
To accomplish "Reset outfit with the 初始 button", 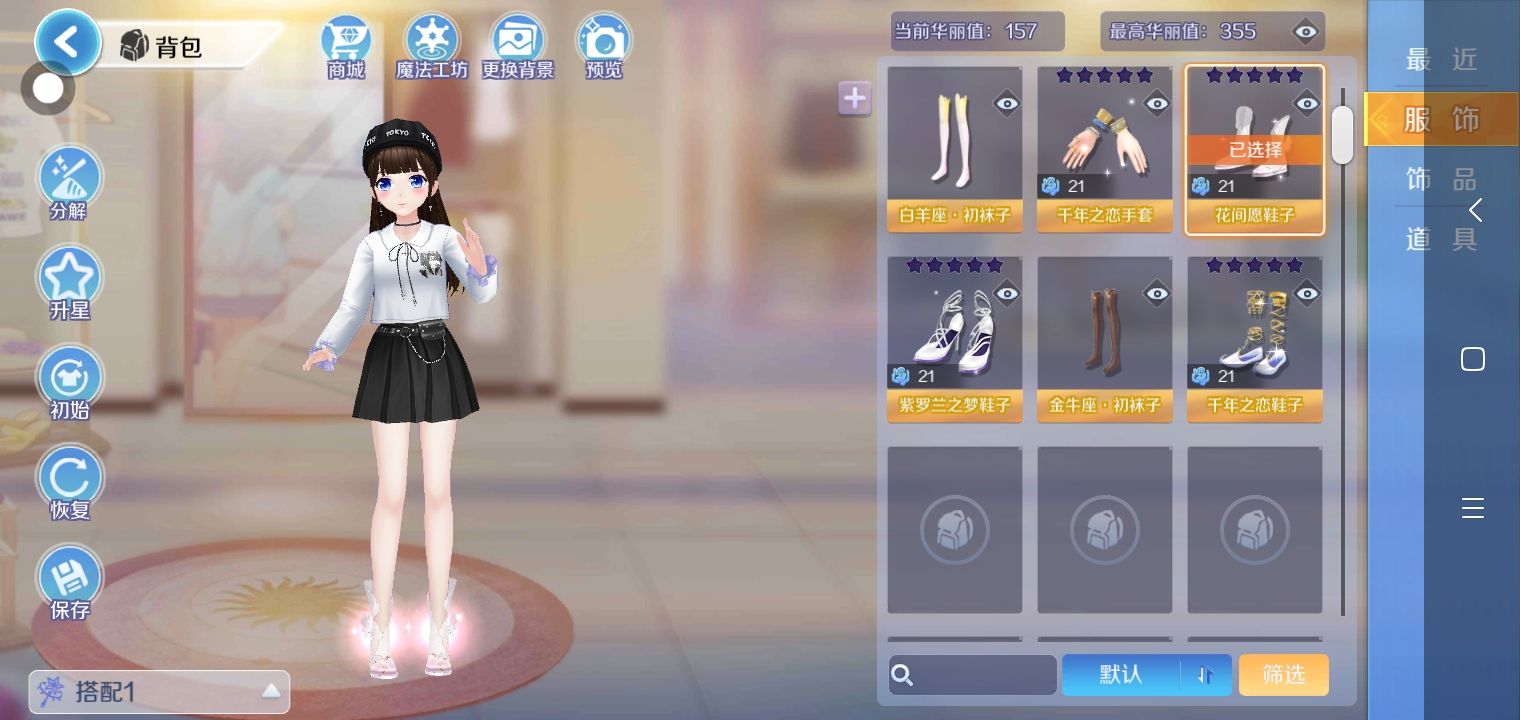I will coord(70,383).
